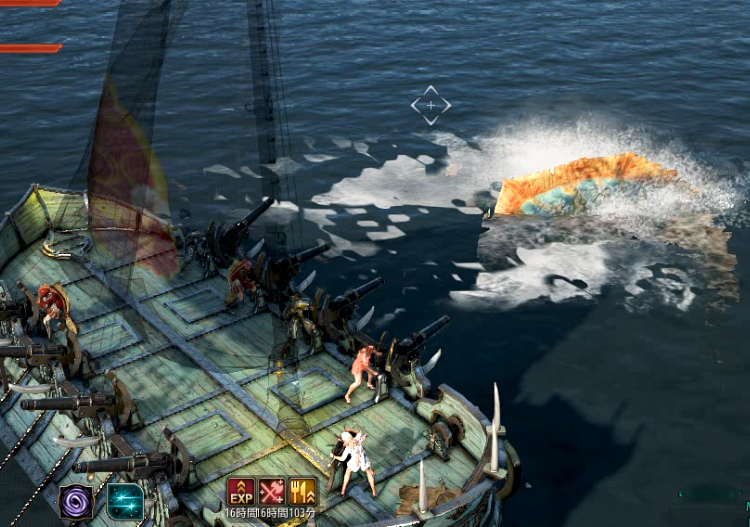Screen dimensions: 750x527
Task: Use the teal sparkle skill icon
Action: click(x=125, y=501)
